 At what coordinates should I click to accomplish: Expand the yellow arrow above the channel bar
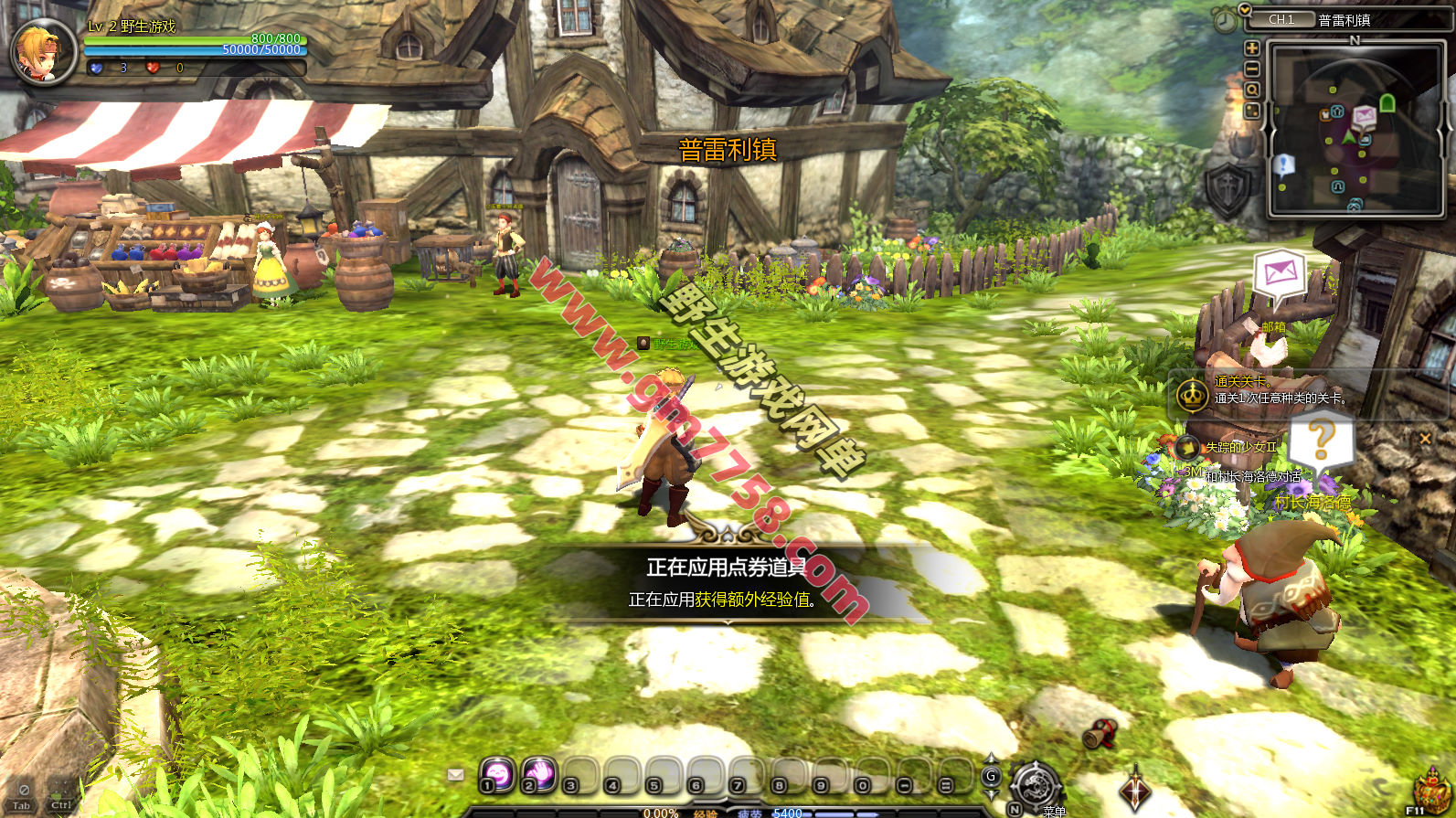[x=1244, y=8]
